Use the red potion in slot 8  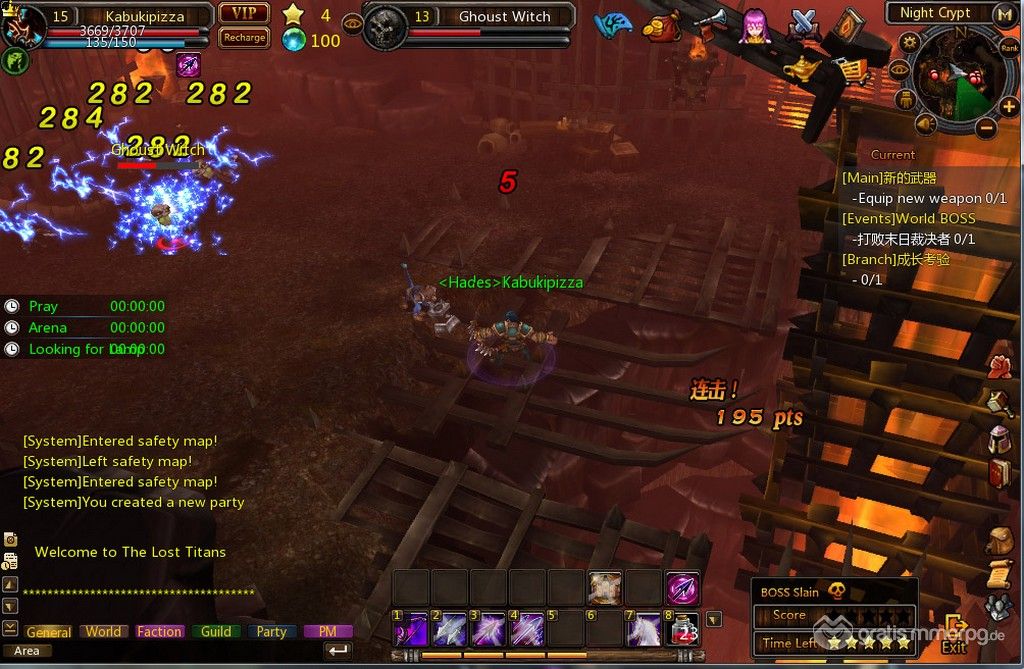click(684, 629)
